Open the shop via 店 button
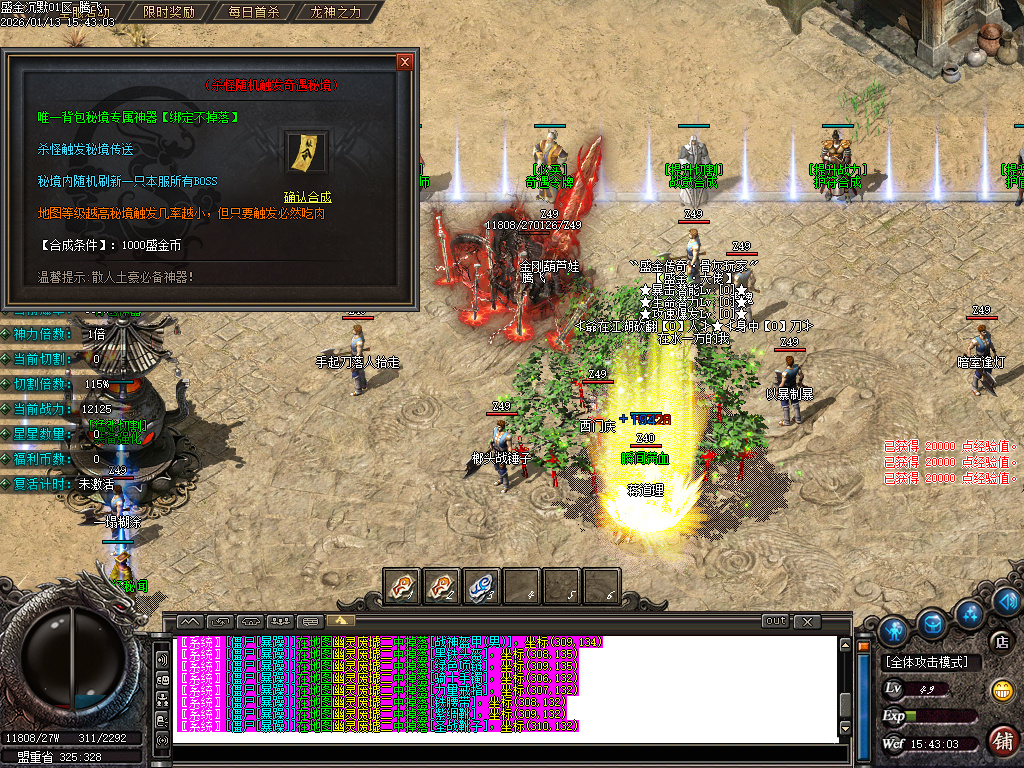 coord(999,641)
